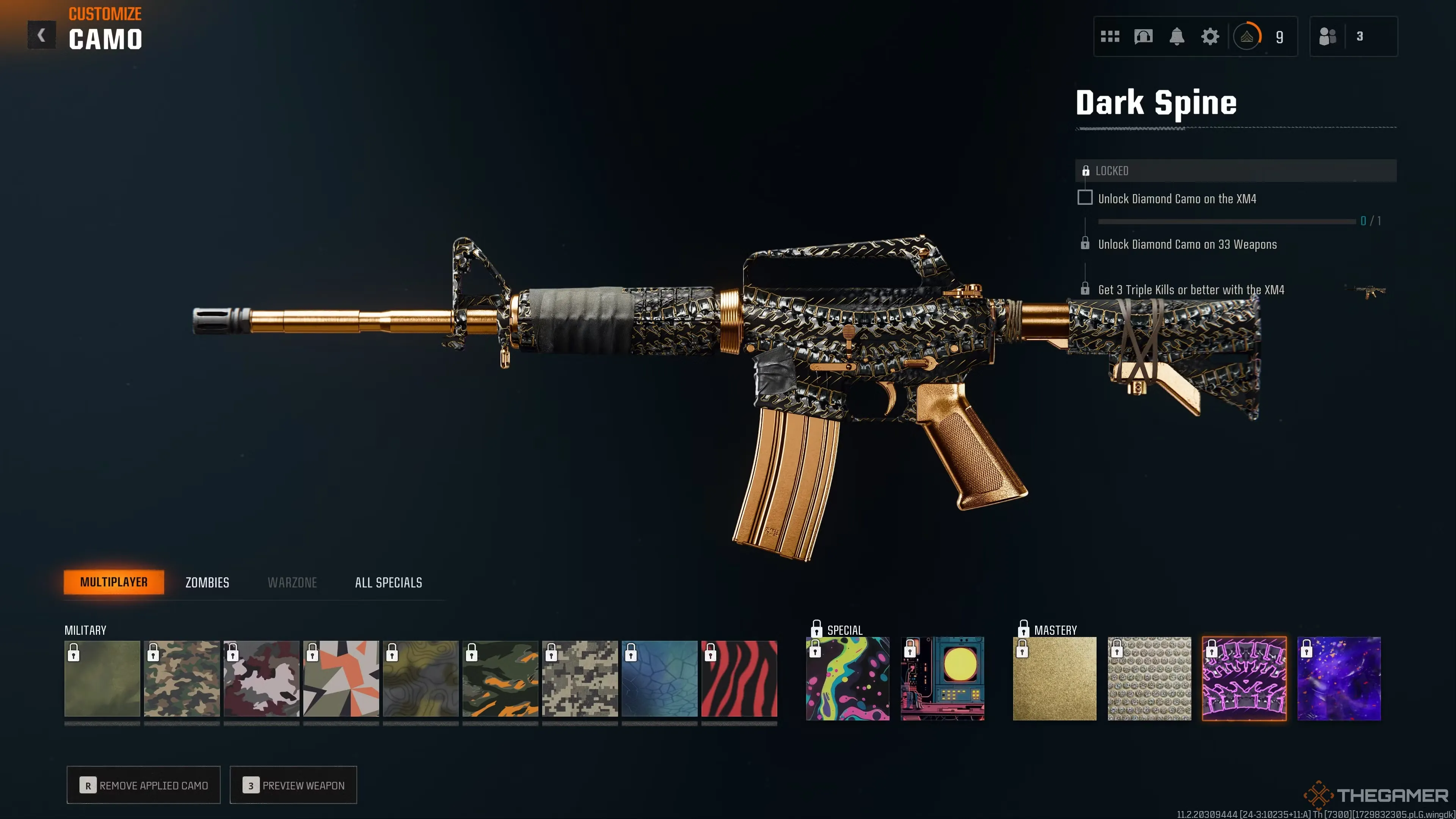The height and width of the screenshot is (819, 1456).
Task: Click the locked Unlock Diamond Camo on 33 Weapons challenge
Action: [1187, 244]
